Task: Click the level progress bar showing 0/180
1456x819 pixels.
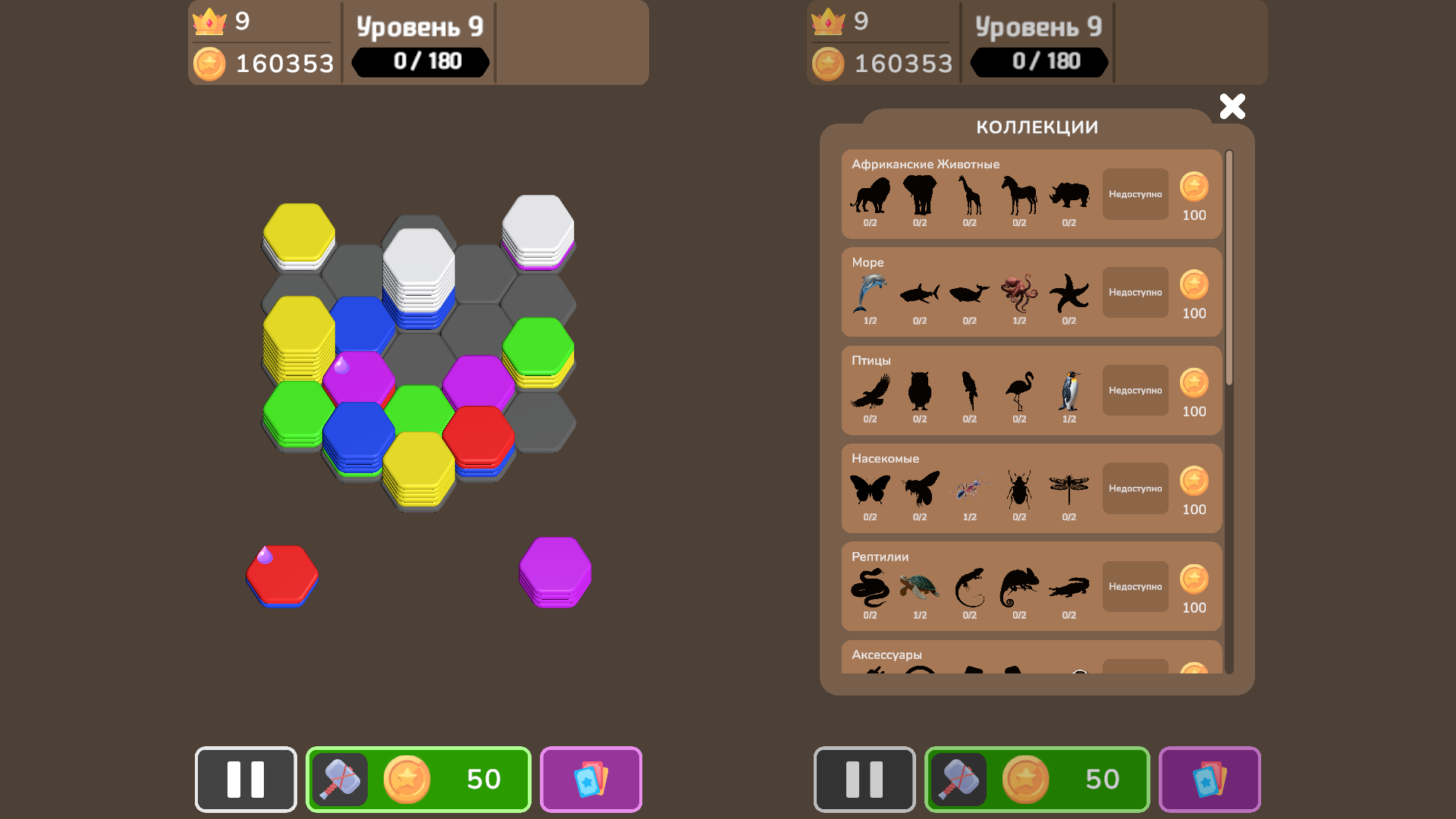Action: click(x=419, y=62)
